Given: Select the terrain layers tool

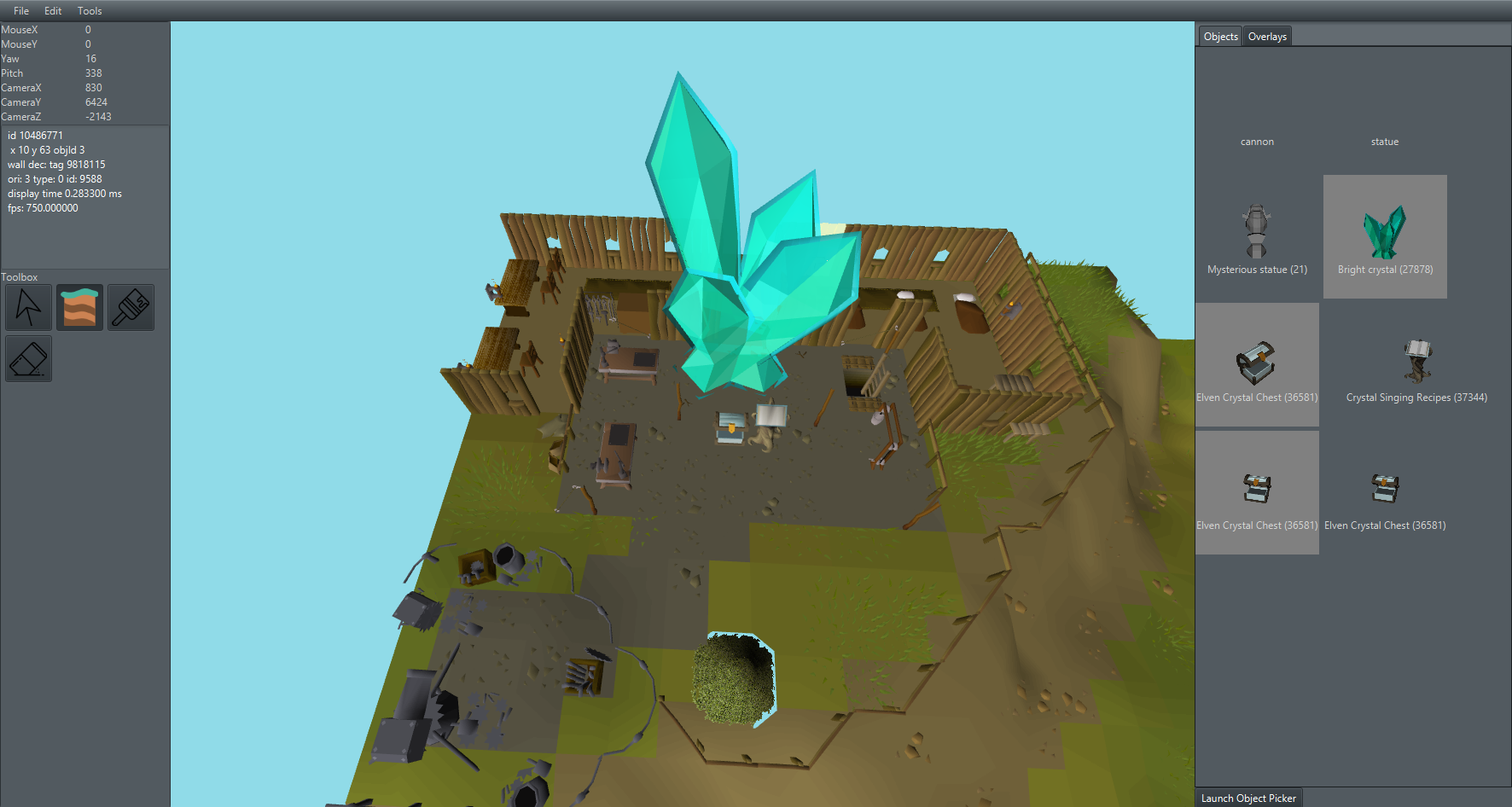Looking at the screenshot, I should tap(79, 307).
